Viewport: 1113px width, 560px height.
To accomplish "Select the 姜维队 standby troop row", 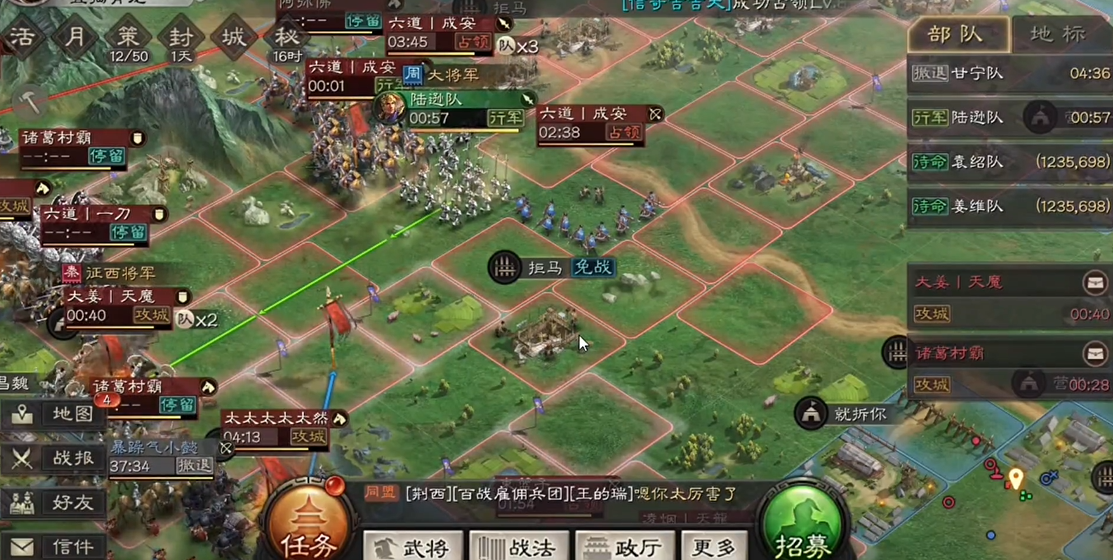I will pos(1010,207).
